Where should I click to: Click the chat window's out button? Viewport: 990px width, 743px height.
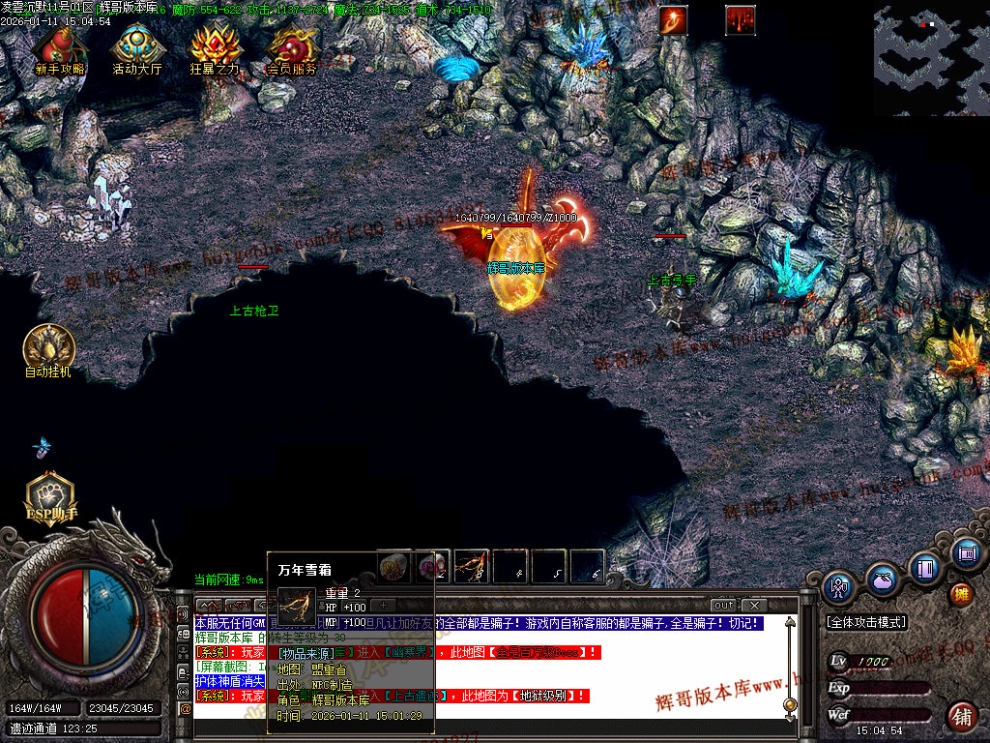[723, 605]
